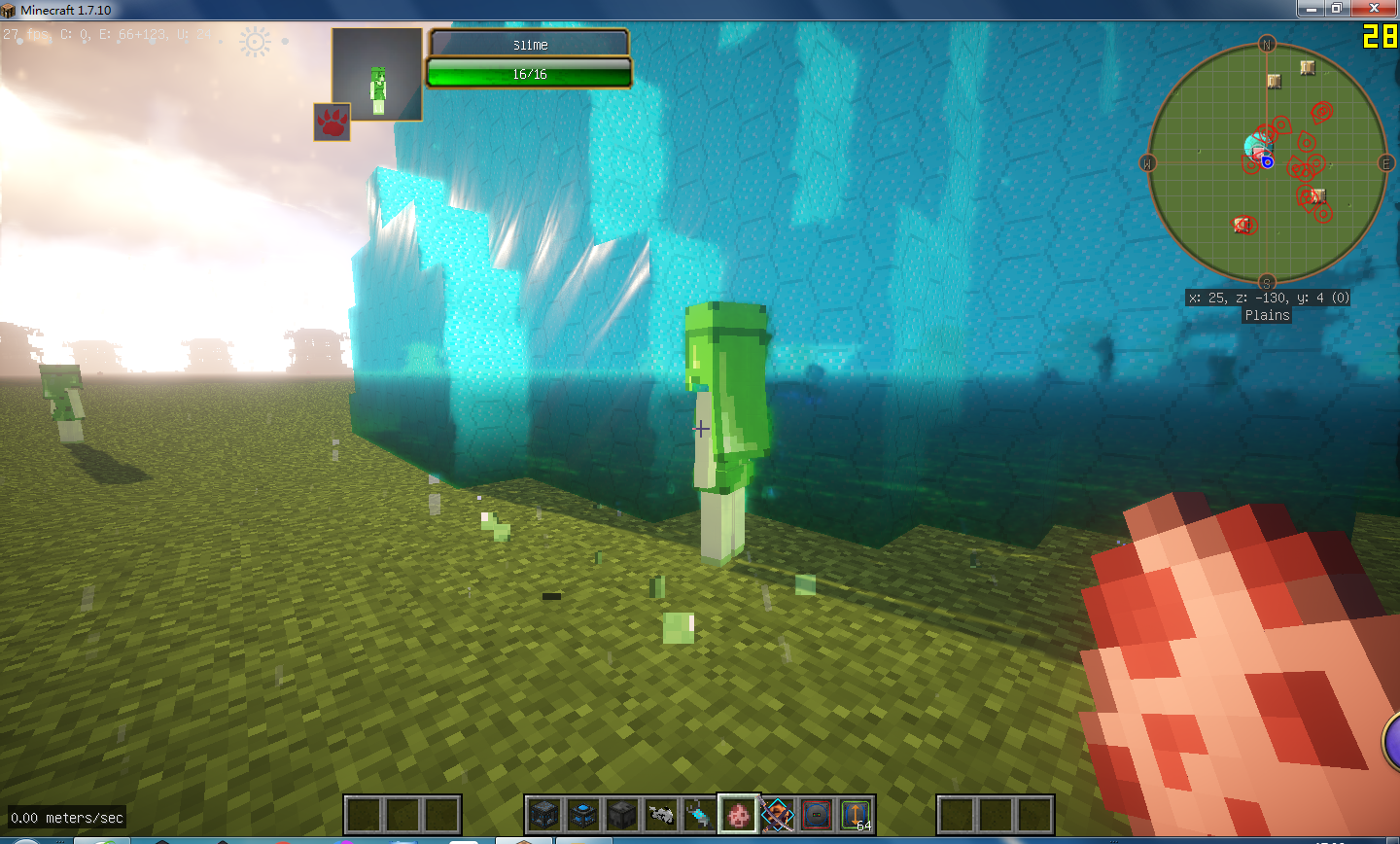Select the pink spawn egg hotbar slot
The width and height of the screenshot is (1400, 844).
tap(738, 815)
